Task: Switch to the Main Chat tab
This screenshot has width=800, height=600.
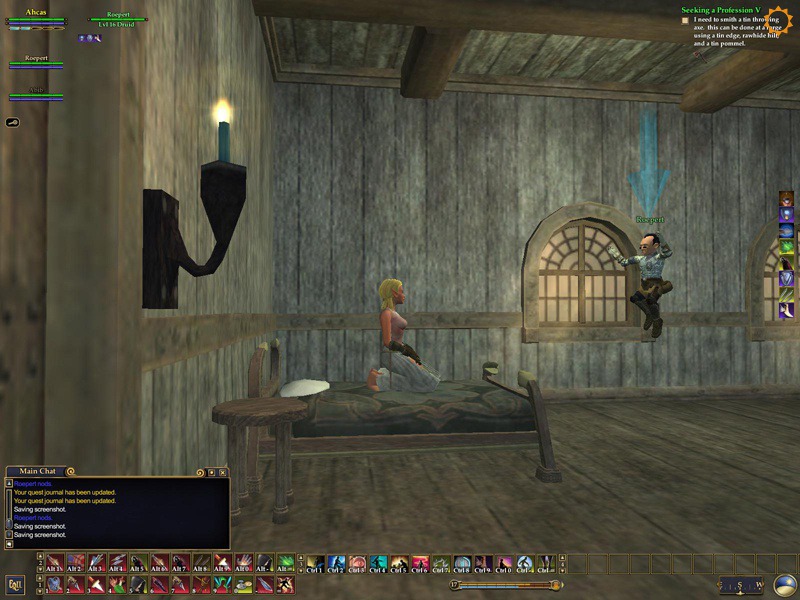Action: tap(39, 471)
